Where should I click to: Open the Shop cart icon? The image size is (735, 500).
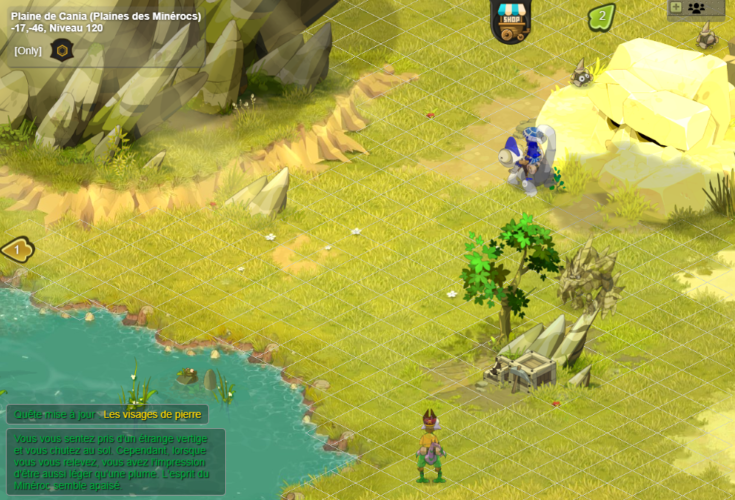click(x=511, y=21)
